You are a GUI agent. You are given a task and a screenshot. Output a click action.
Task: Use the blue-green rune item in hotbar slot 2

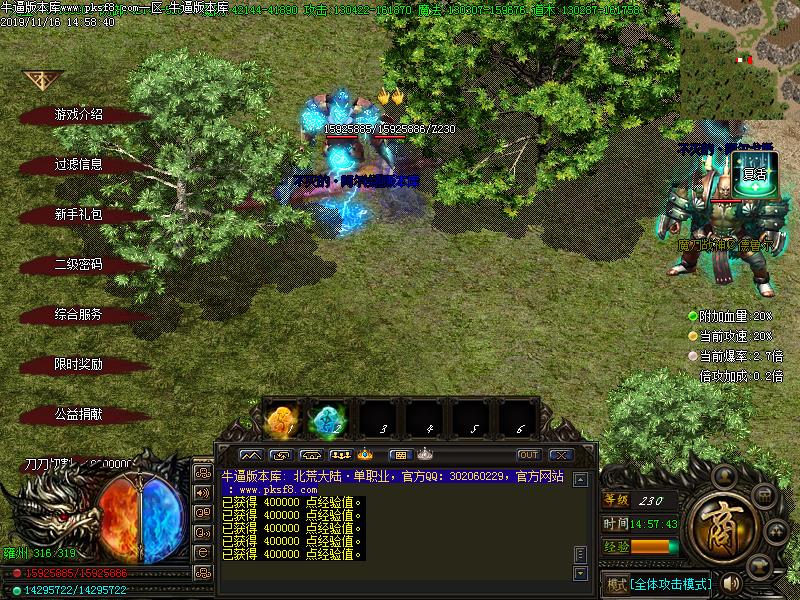(328, 420)
